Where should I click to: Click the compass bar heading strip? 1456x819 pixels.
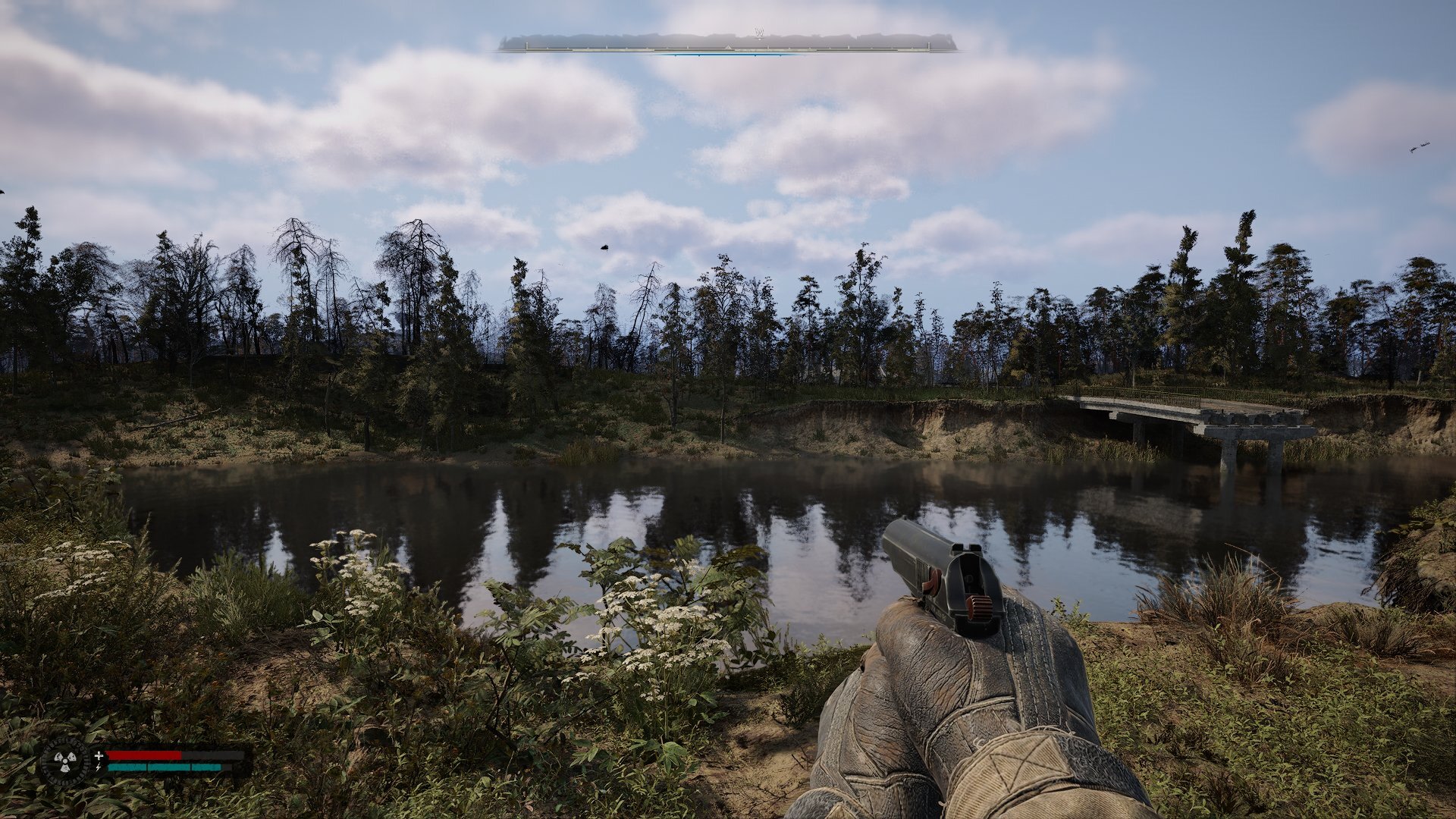(727, 44)
